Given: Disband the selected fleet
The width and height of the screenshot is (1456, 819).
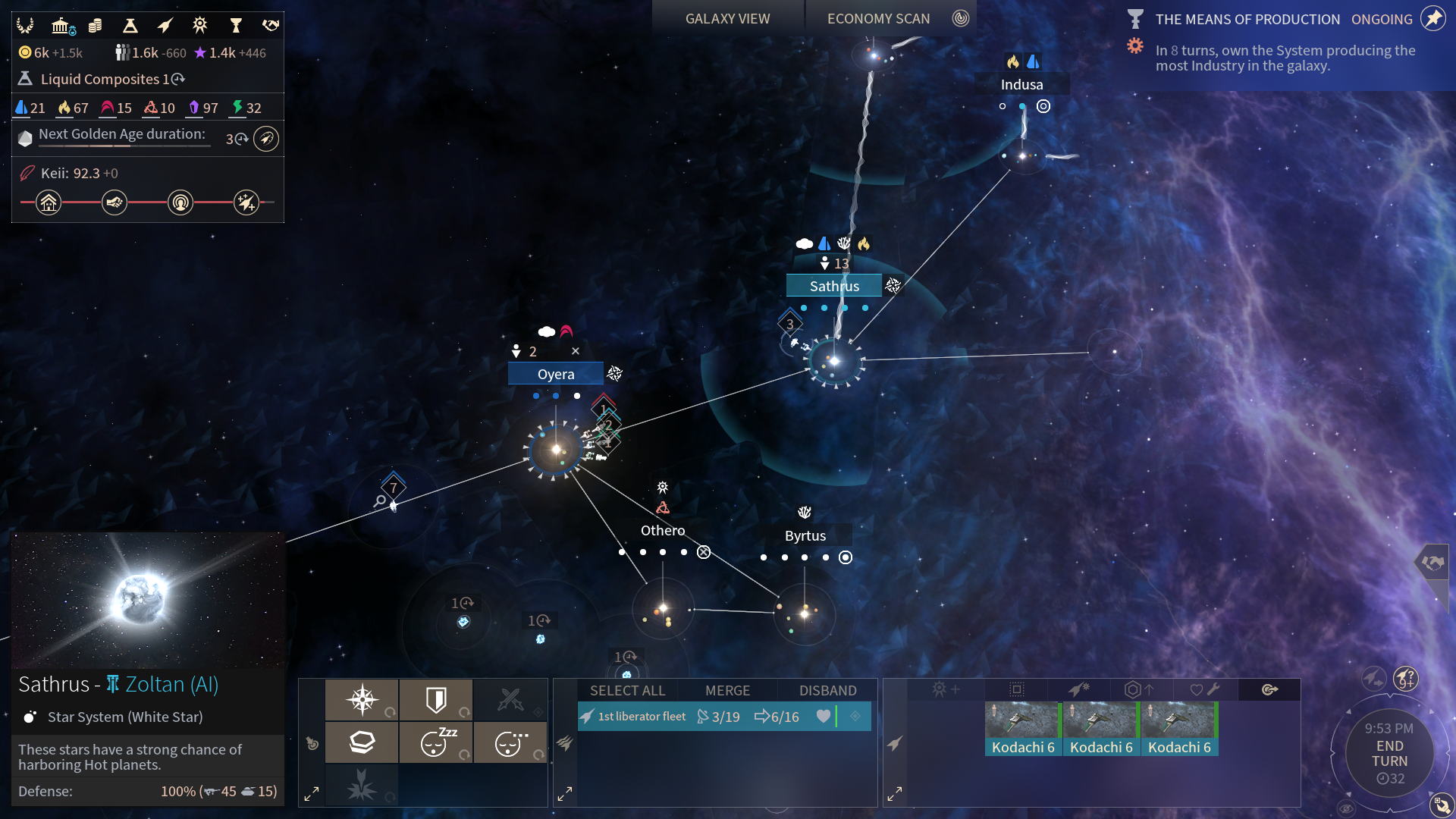Looking at the screenshot, I should tap(827, 691).
